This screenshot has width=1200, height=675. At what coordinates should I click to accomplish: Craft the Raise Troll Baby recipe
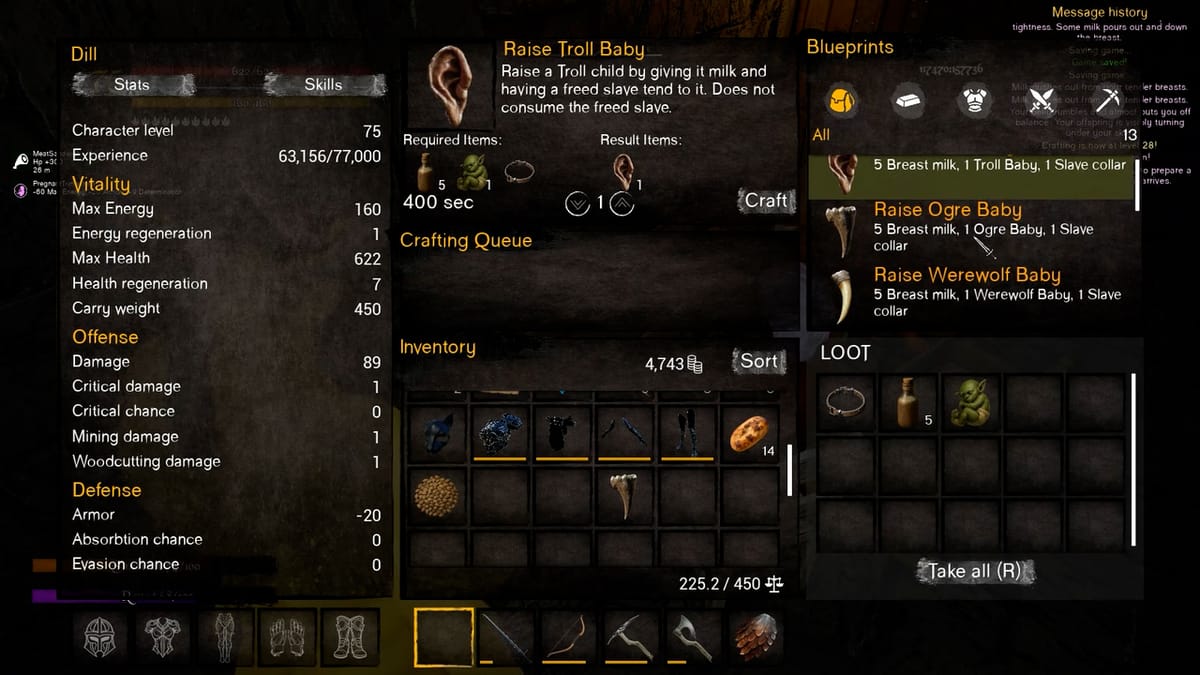tap(766, 200)
